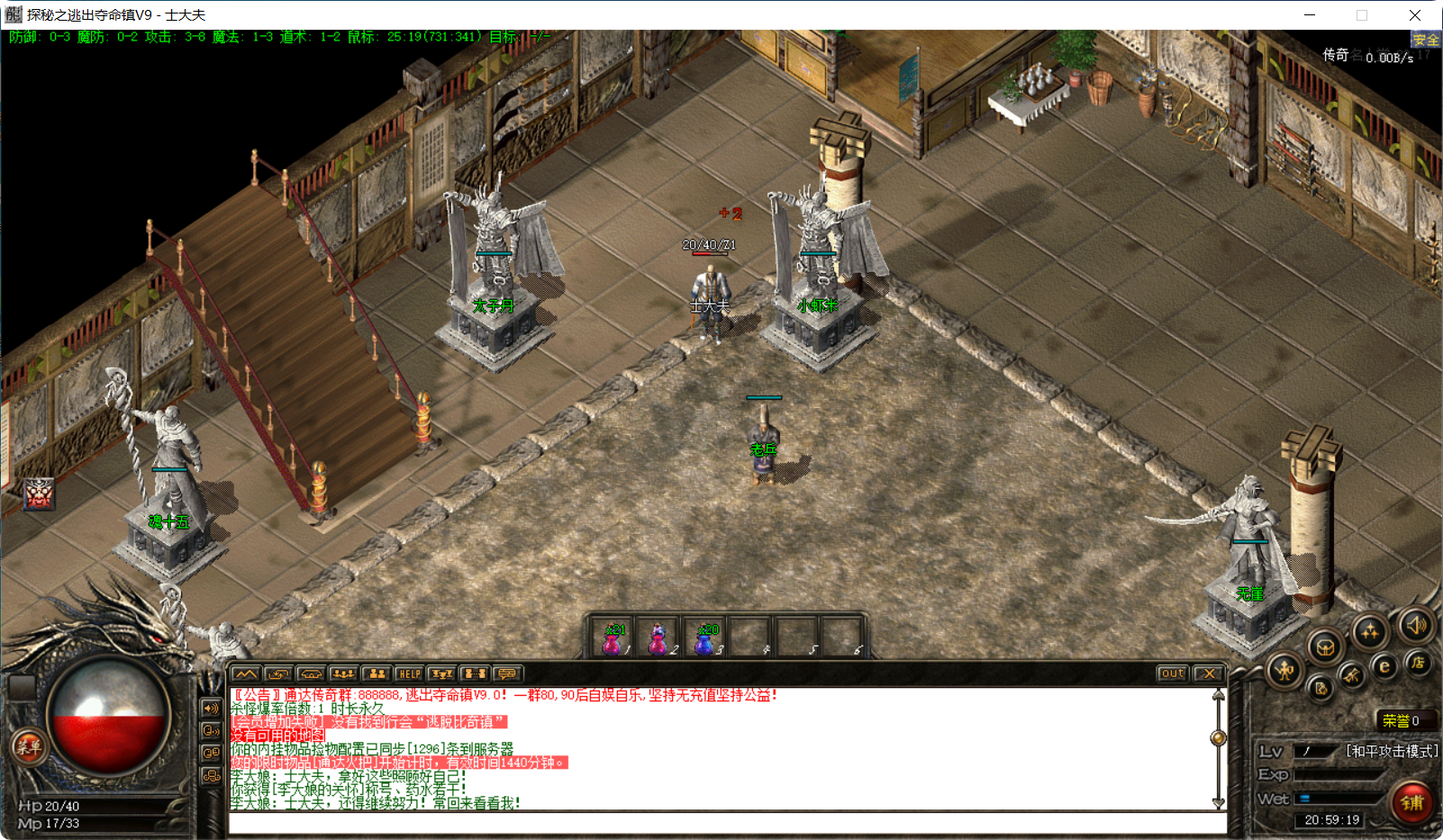Click the blue Wet status bar
The image size is (1443, 840).
1304,796
